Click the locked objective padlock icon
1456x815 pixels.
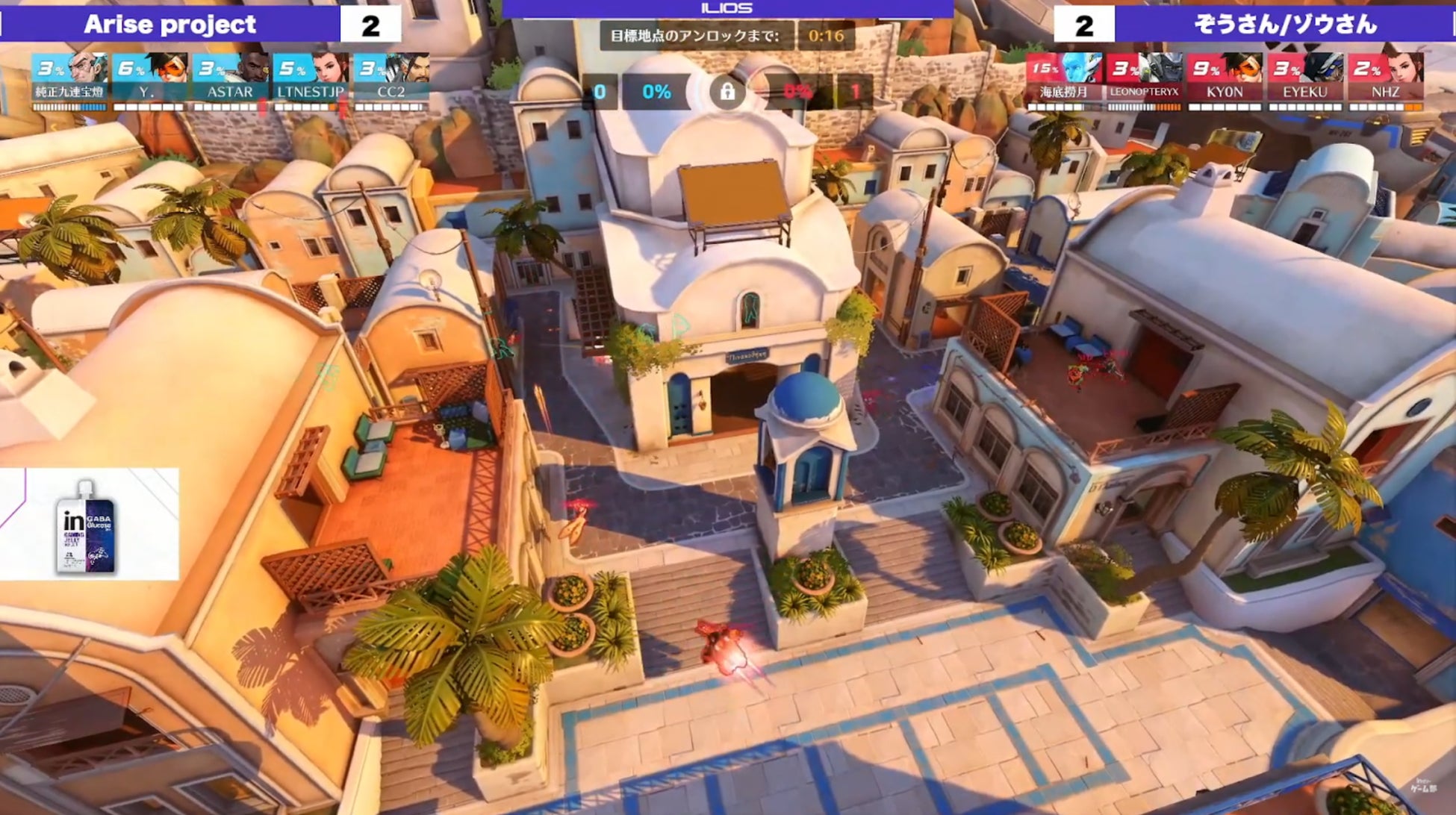pyautogui.click(x=727, y=93)
